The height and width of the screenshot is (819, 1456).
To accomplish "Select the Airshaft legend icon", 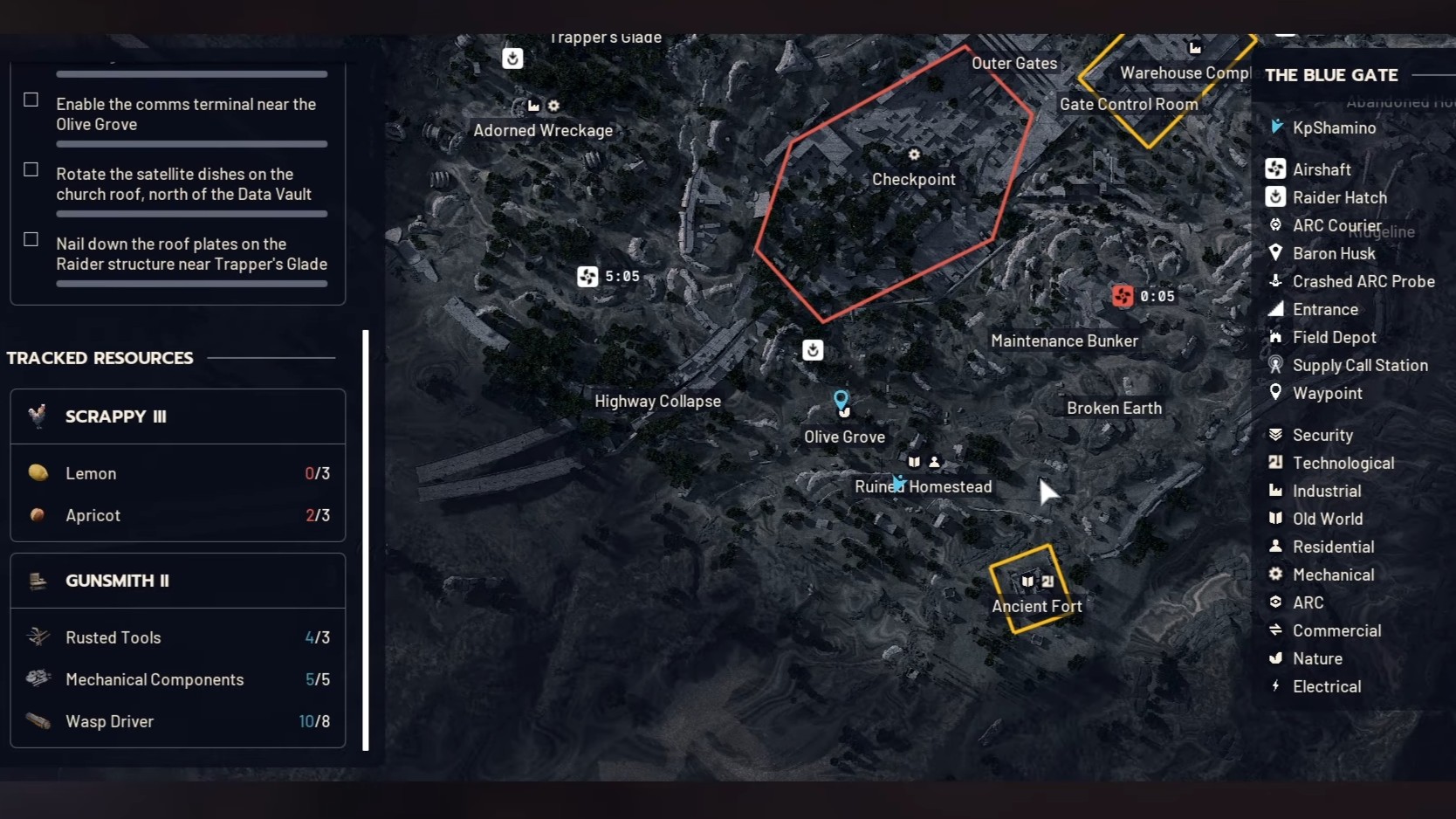I will click(1275, 169).
